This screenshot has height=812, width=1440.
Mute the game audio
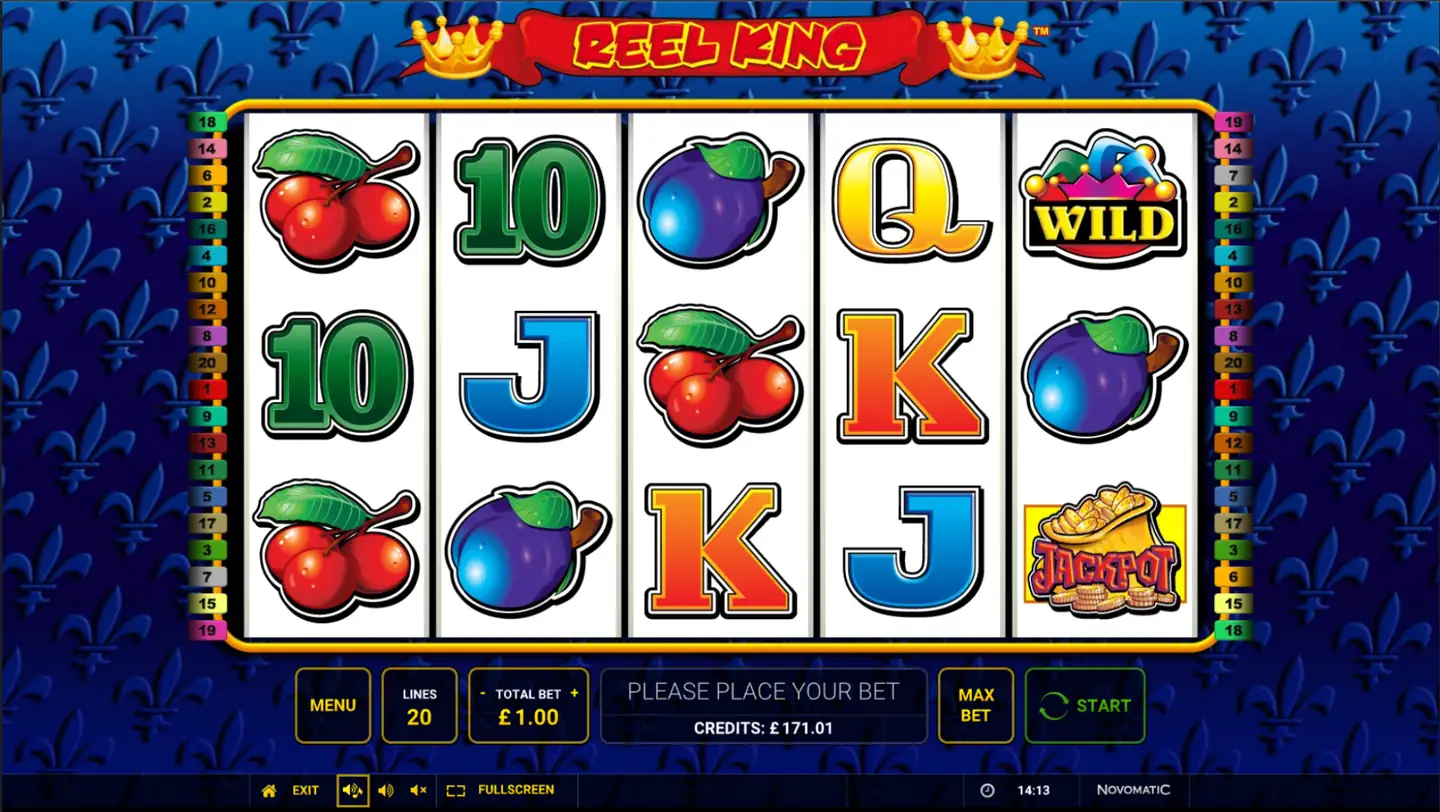click(417, 790)
